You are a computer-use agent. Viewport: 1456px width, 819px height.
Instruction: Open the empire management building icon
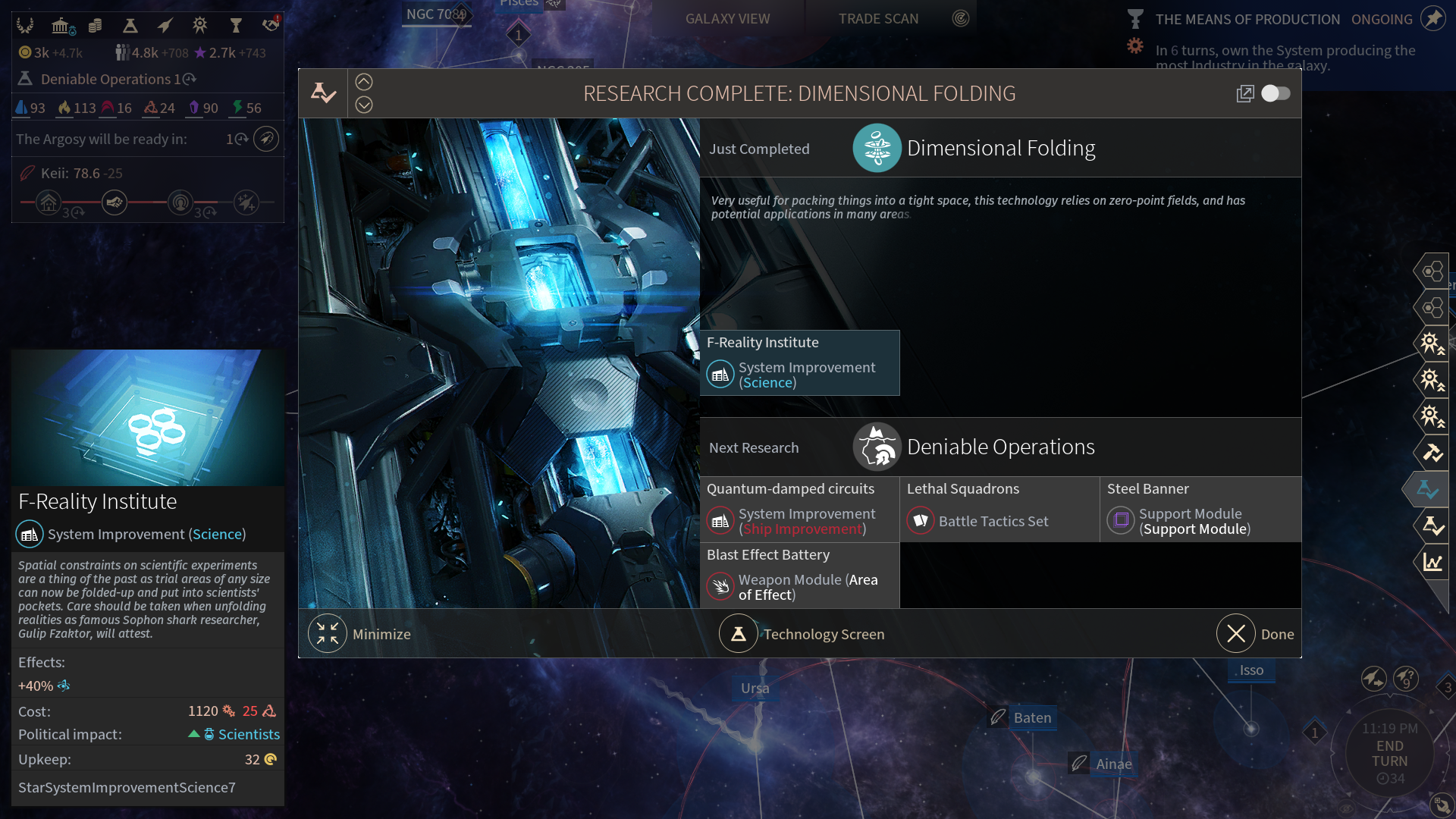pyautogui.click(x=61, y=27)
